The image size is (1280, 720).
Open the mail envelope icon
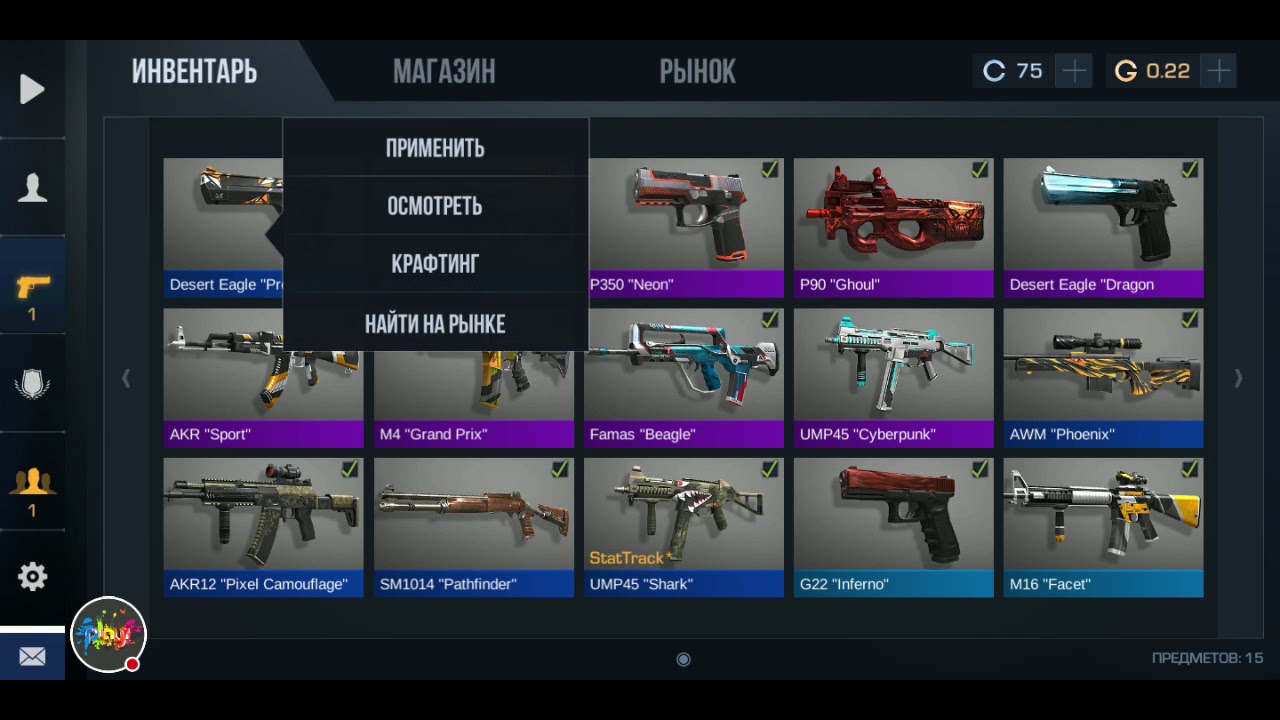pyautogui.click(x=32, y=657)
